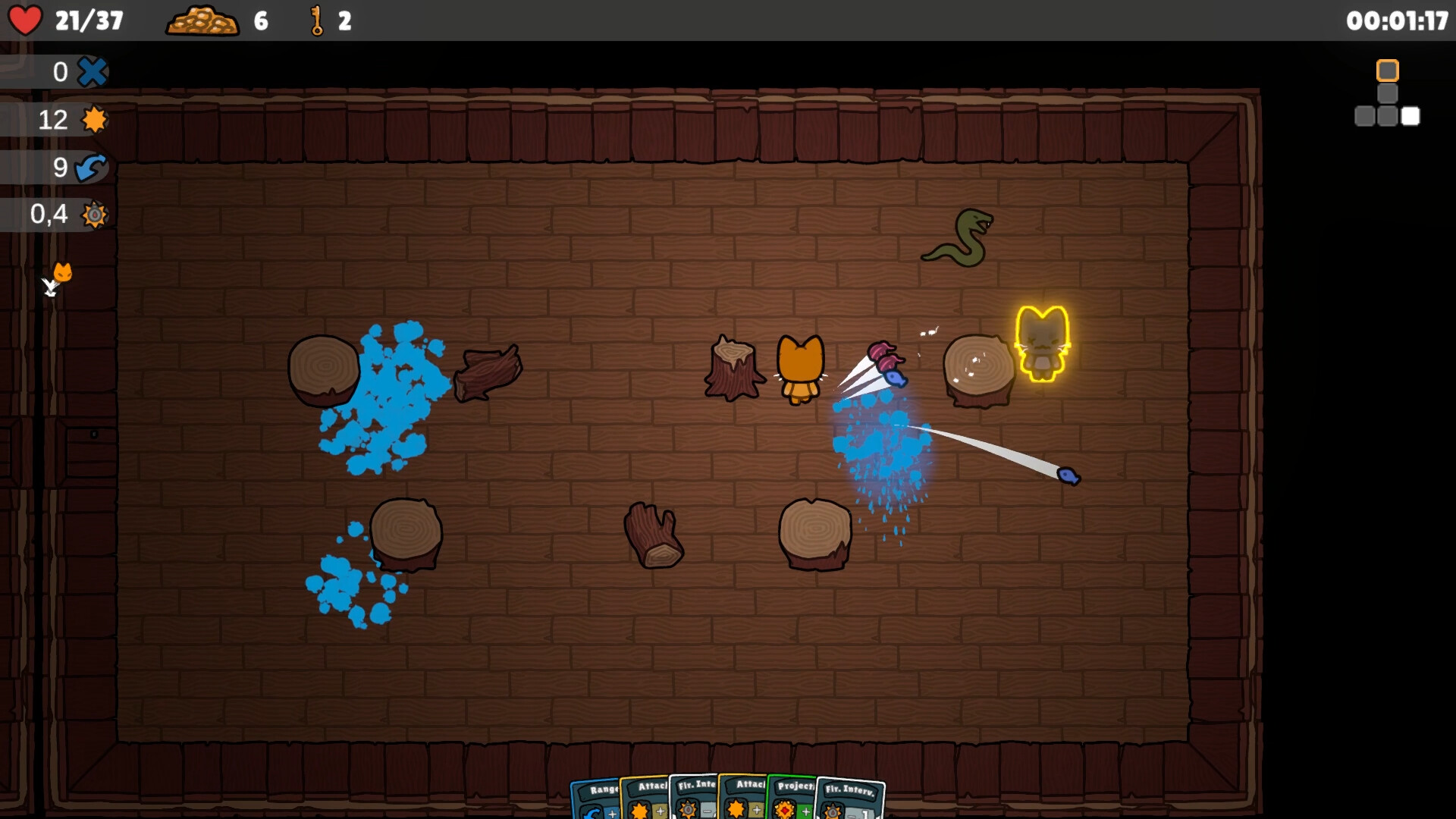This screenshot has width=1456, height=819.
Task: Click the highlighted white room square on the minimap
Action: tap(1410, 117)
